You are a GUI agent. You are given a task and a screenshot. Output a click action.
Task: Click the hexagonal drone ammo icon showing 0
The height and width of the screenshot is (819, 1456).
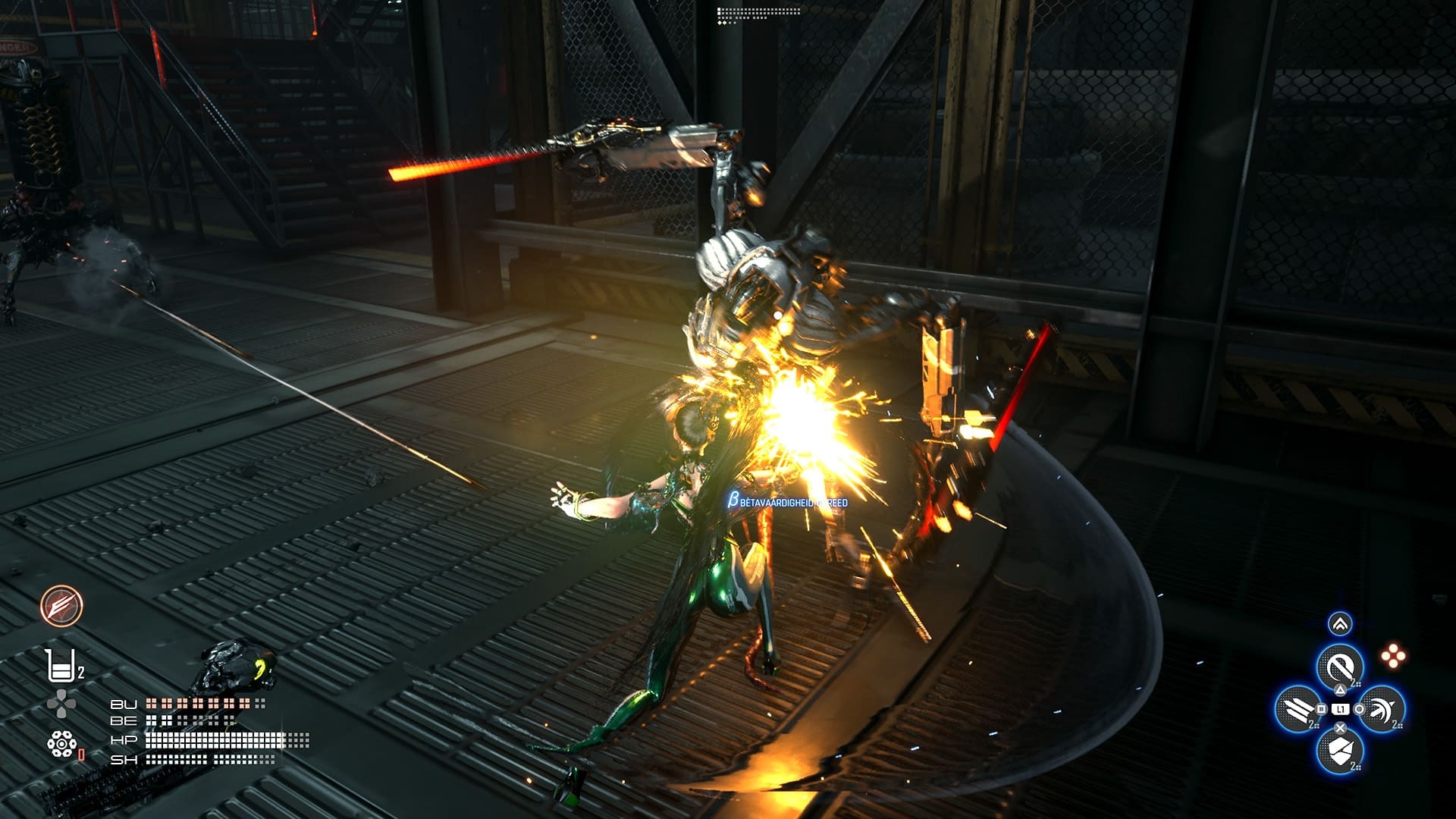[61, 743]
